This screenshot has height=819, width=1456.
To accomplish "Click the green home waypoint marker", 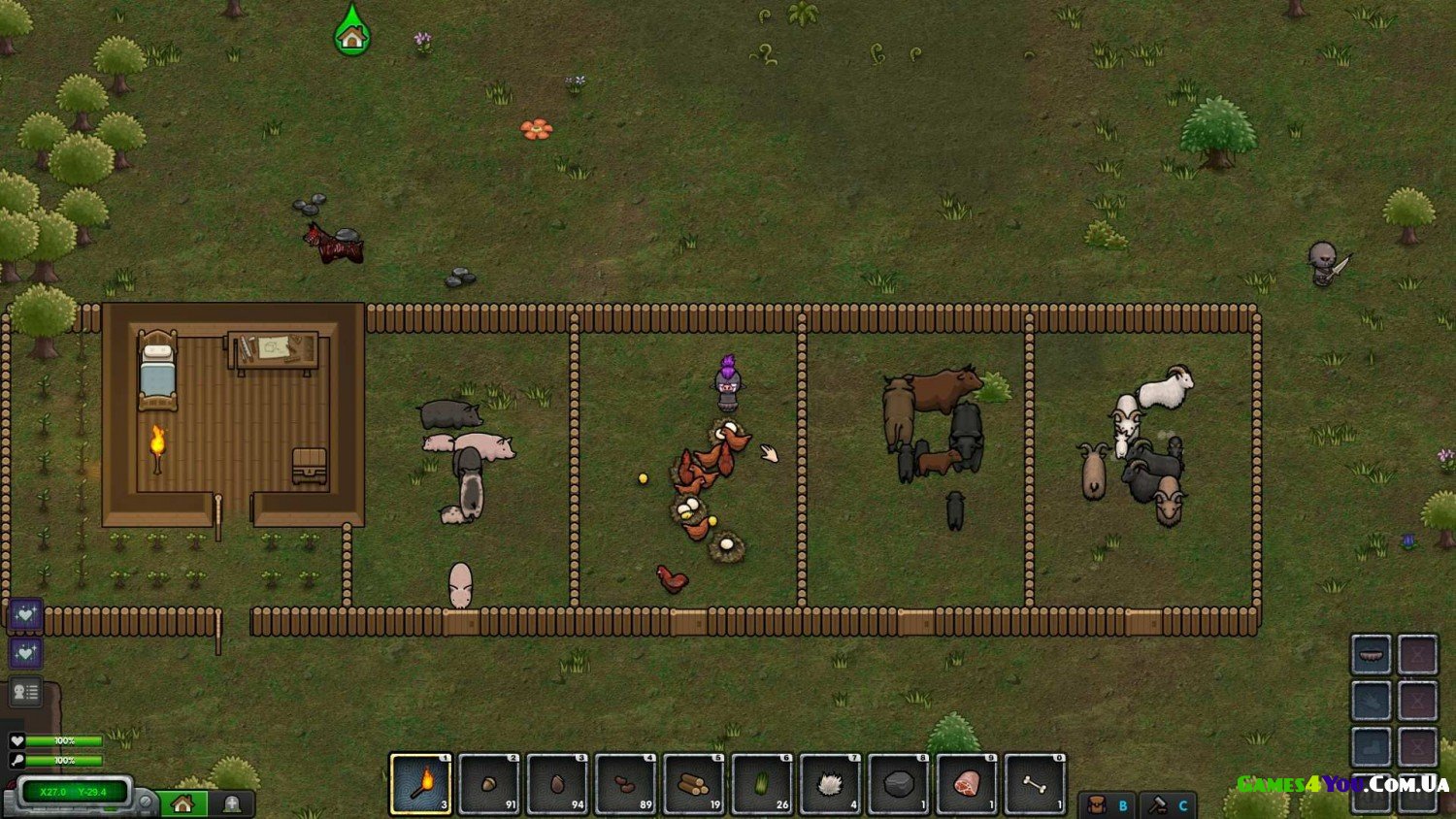I will 351,34.
